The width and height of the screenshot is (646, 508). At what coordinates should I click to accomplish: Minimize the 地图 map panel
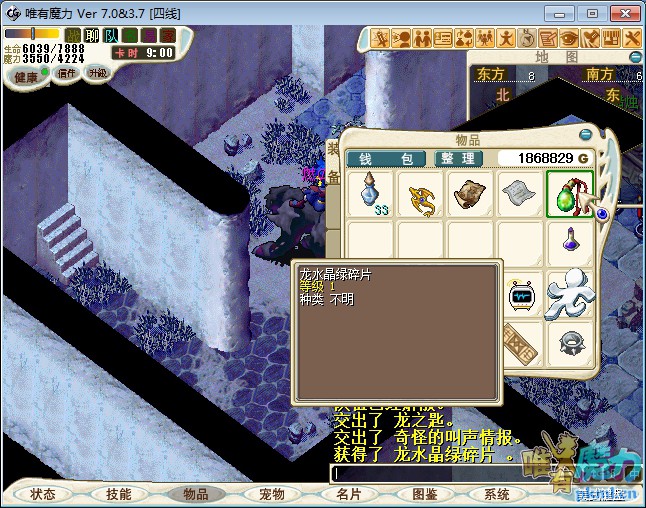634,56
